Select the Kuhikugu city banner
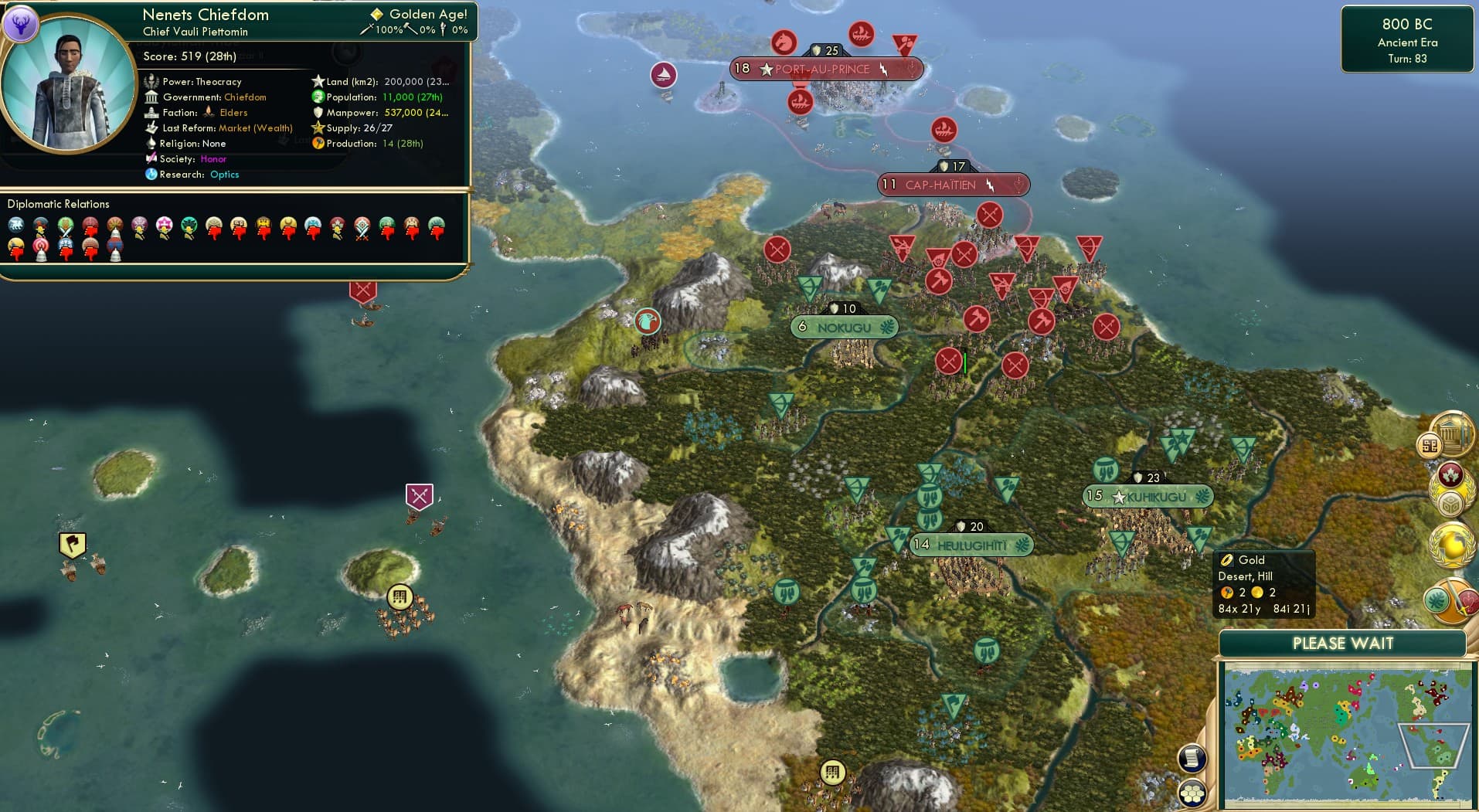 (x=1147, y=497)
